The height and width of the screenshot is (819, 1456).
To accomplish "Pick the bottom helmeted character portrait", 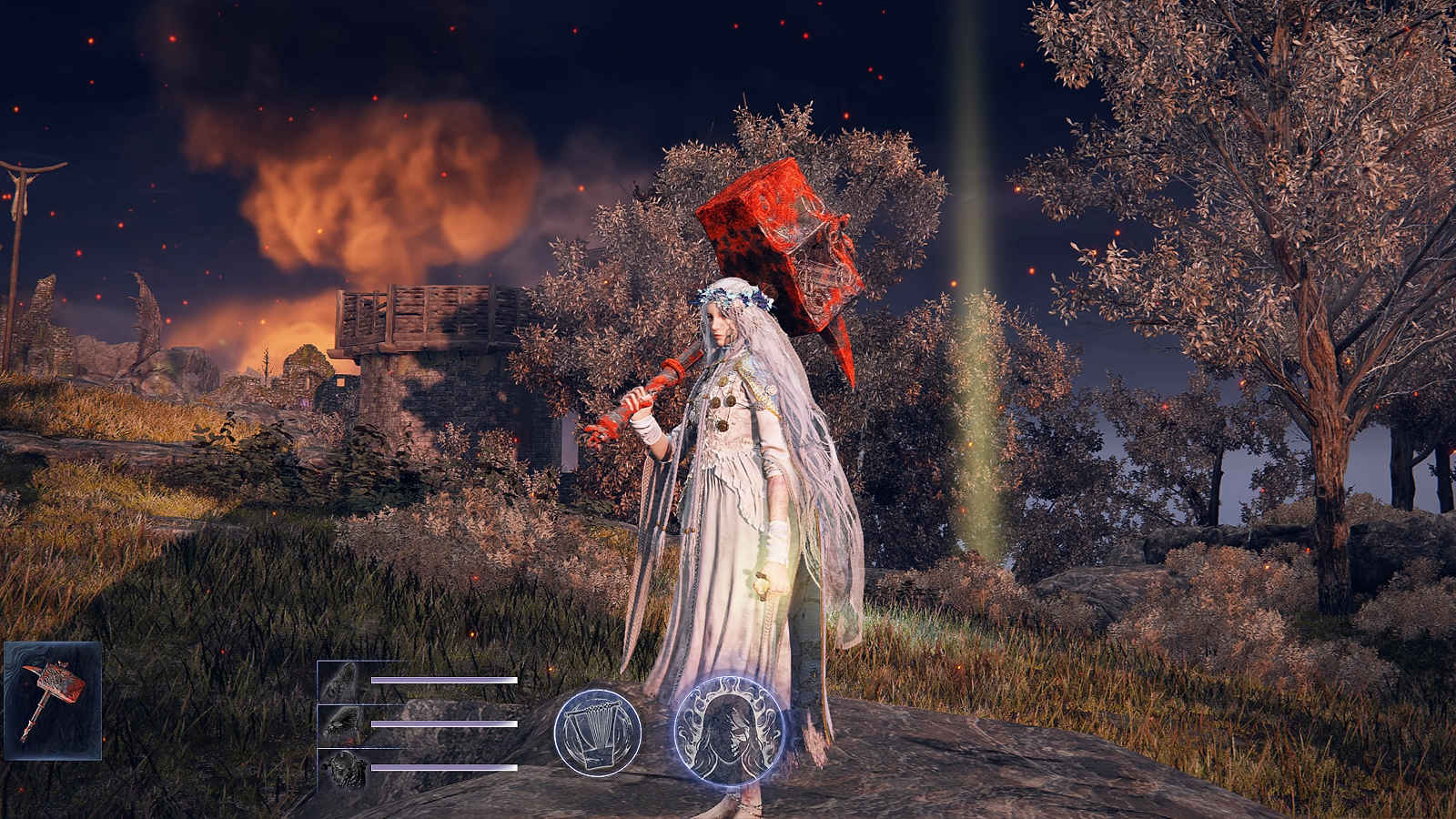I will click(x=342, y=768).
